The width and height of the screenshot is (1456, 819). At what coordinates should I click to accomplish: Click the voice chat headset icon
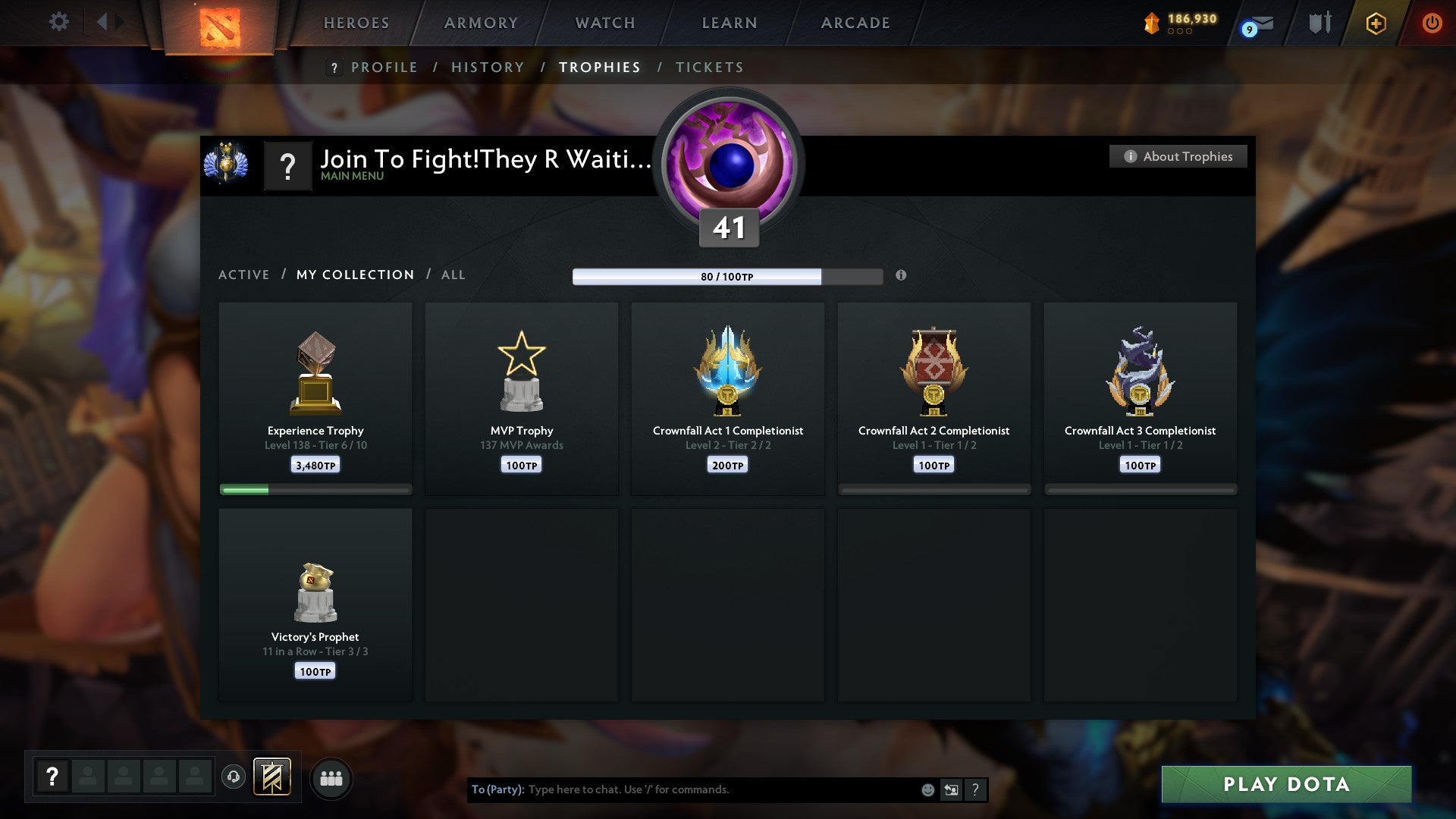tap(233, 778)
